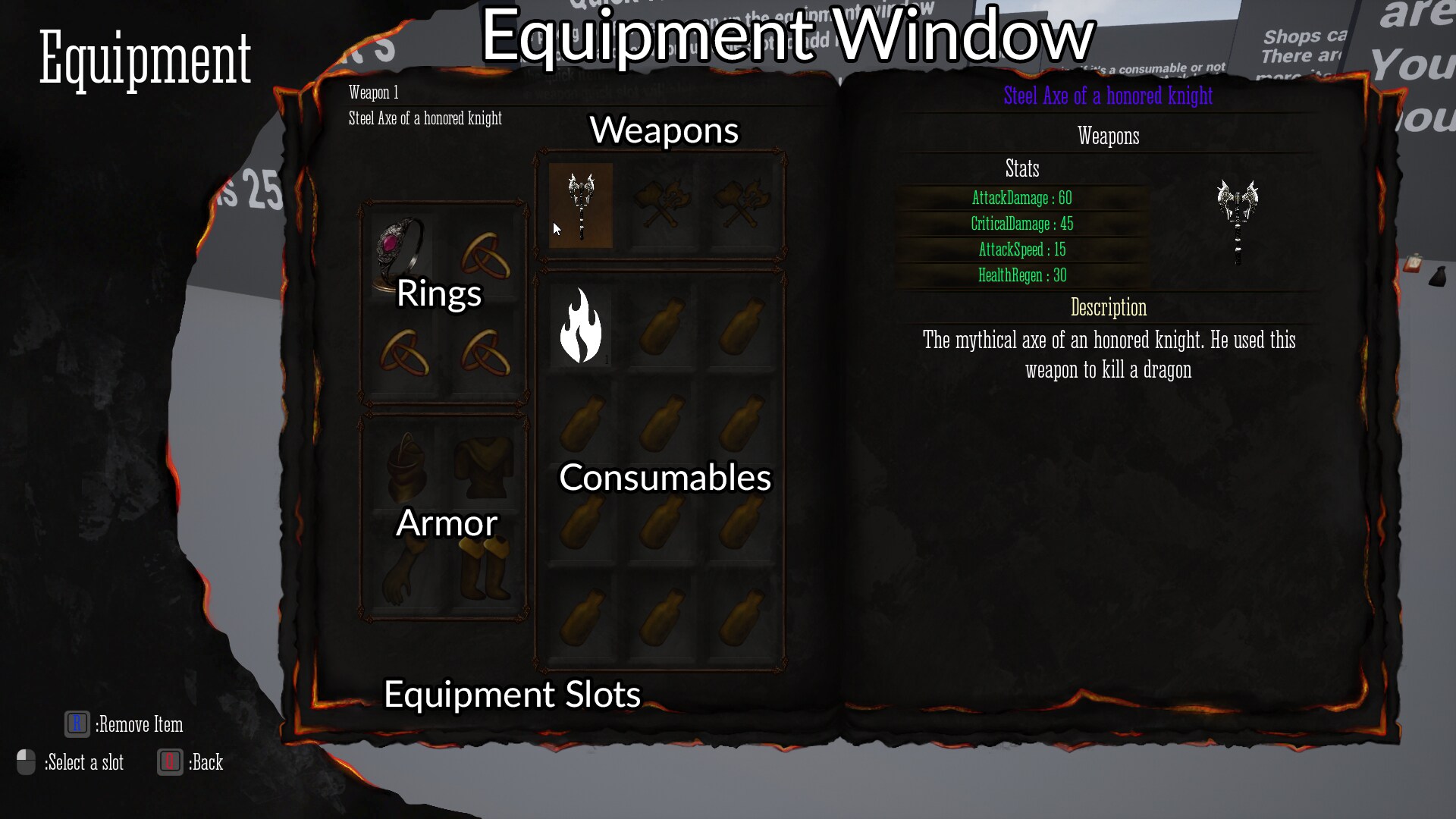This screenshot has width=1456, height=819.
Task: Select the HealthRegen : 30 stat row
Action: click(1022, 275)
